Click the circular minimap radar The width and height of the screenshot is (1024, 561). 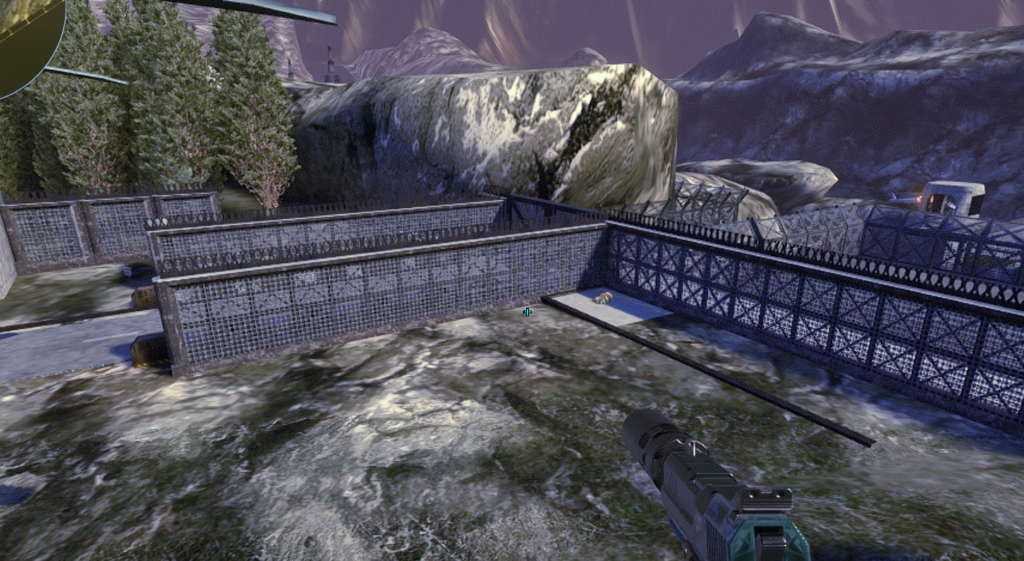pyautogui.click(x=26, y=40)
